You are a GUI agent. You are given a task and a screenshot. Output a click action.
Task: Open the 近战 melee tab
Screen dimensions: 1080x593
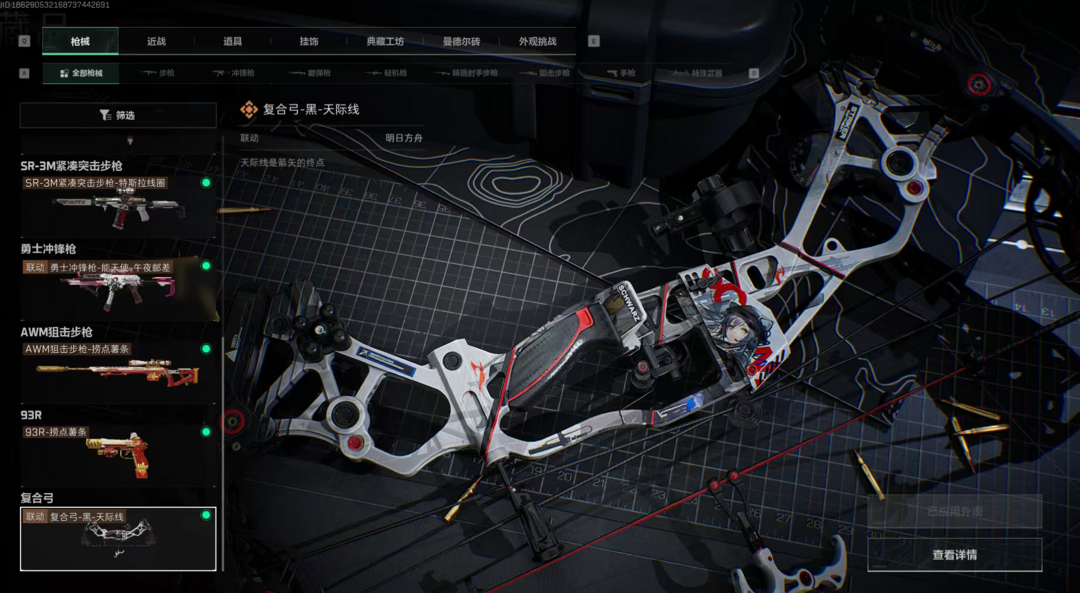pyautogui.click(x=156, y=41)
